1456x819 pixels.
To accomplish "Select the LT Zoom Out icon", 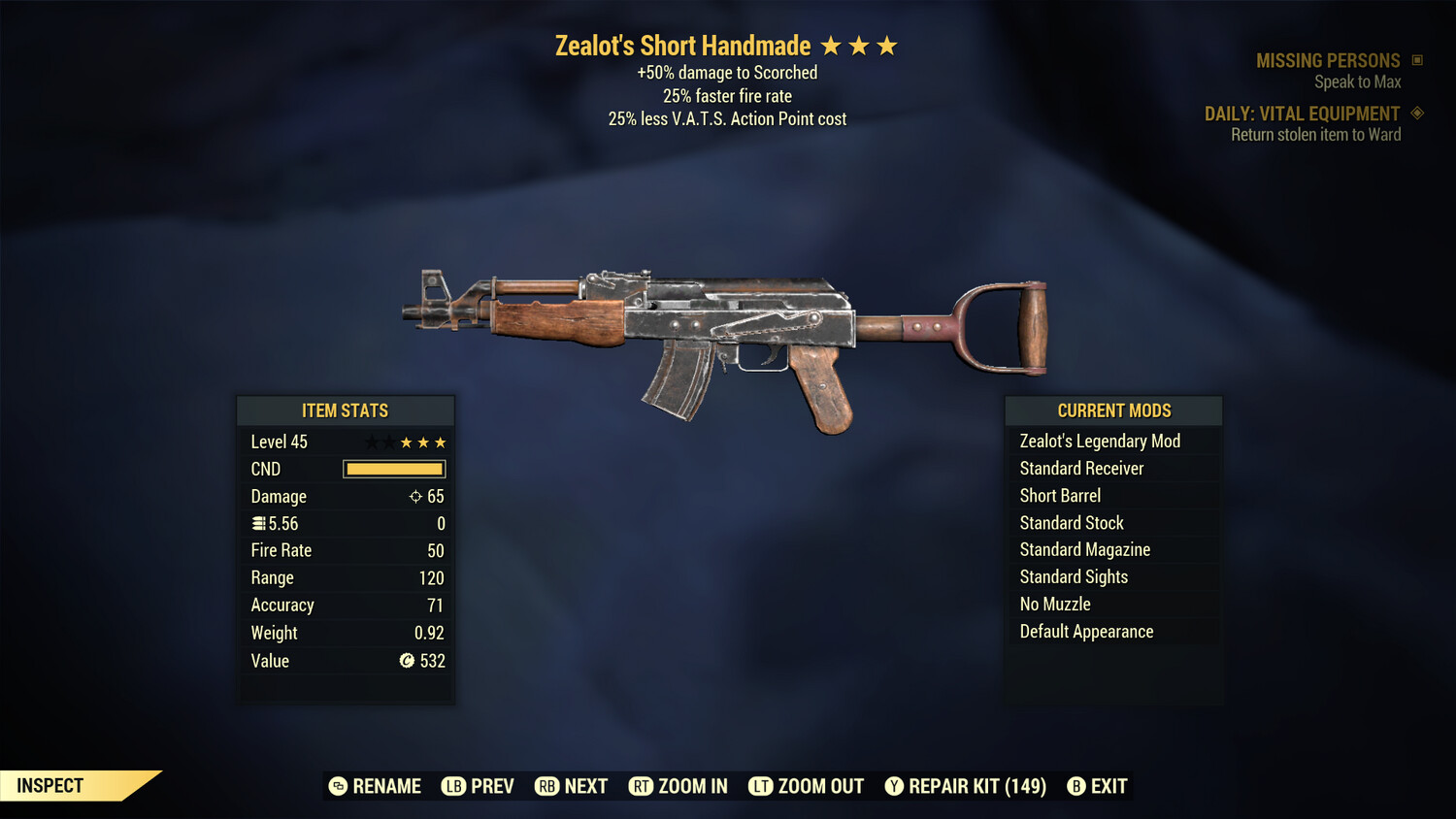I will pyautogui.click(x=763, y=786).
